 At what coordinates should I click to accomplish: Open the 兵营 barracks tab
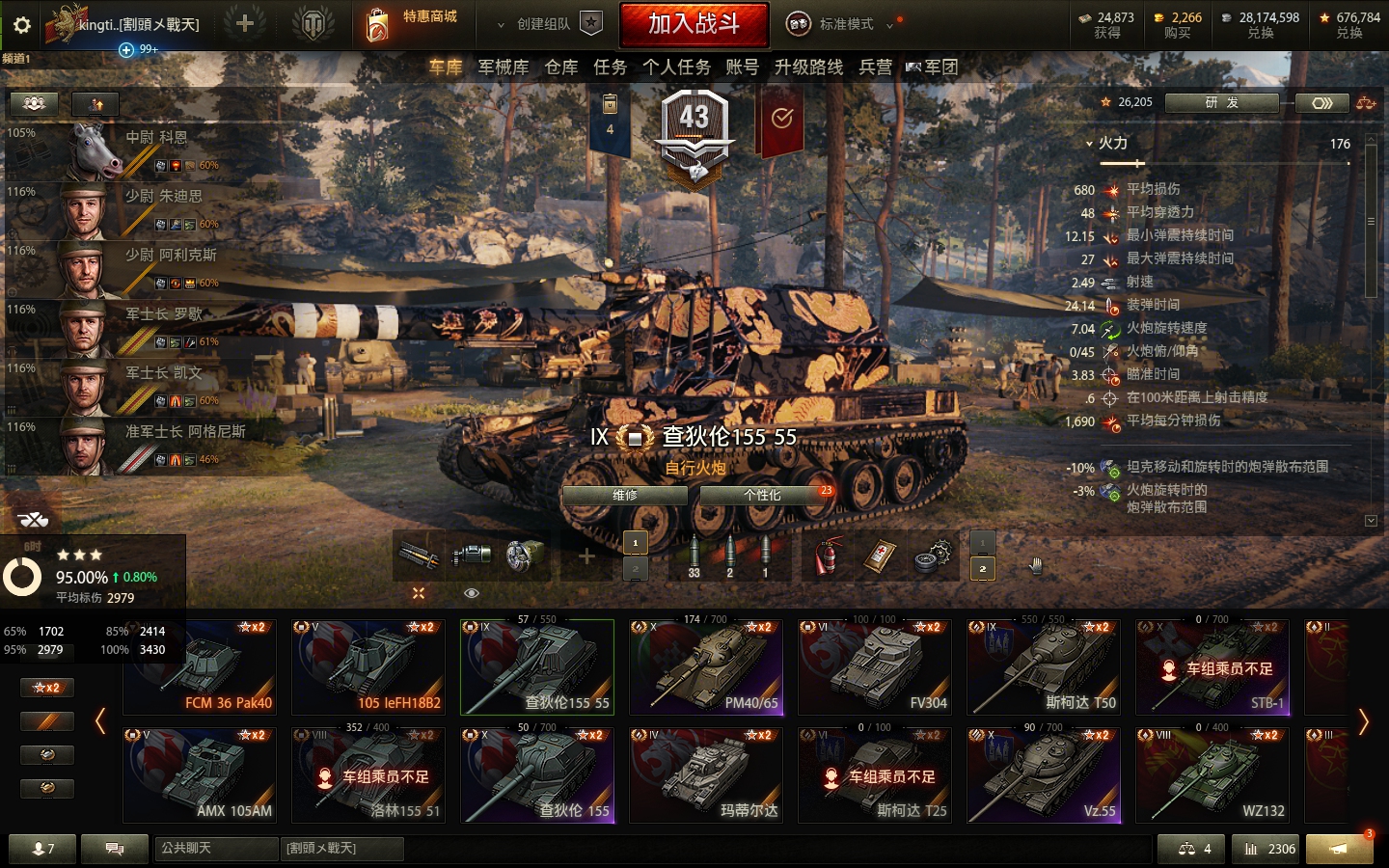pos(875,68)
